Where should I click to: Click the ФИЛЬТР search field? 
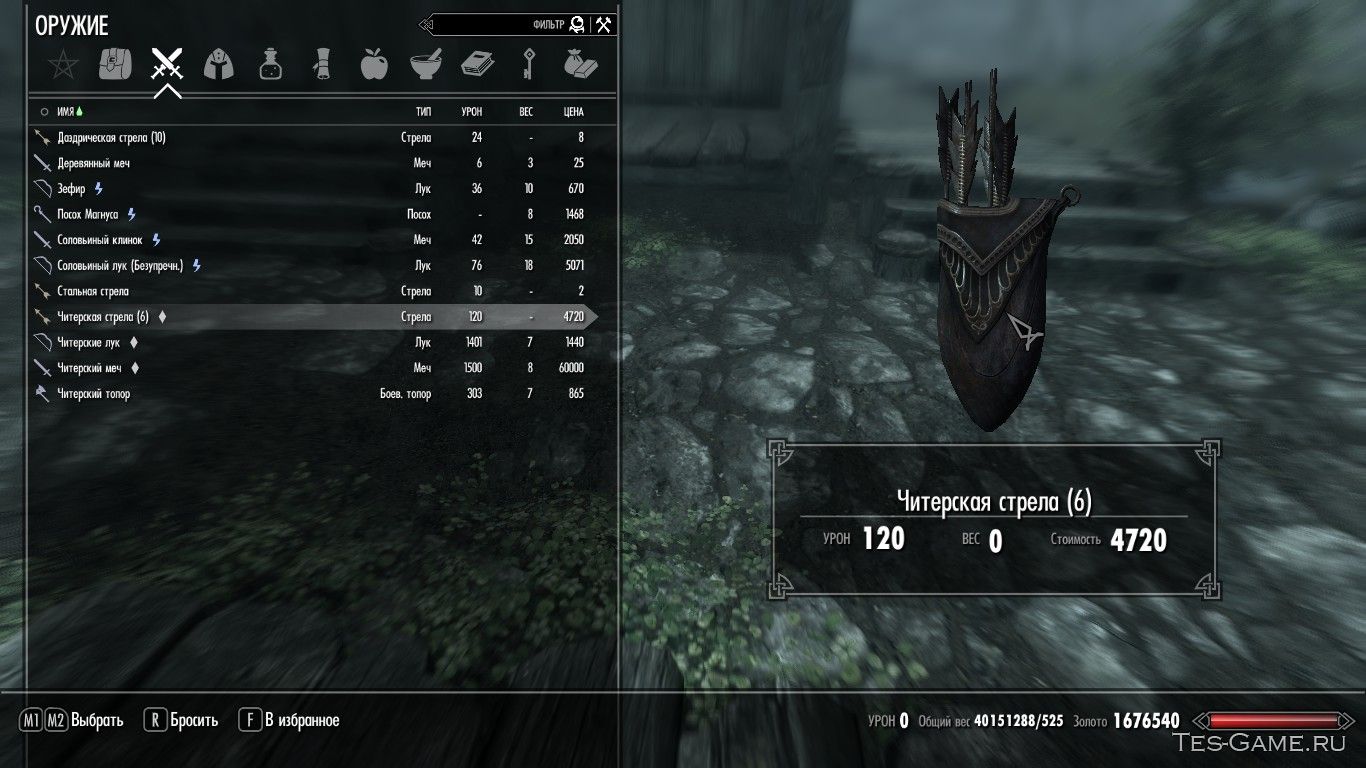pos(500,25)
